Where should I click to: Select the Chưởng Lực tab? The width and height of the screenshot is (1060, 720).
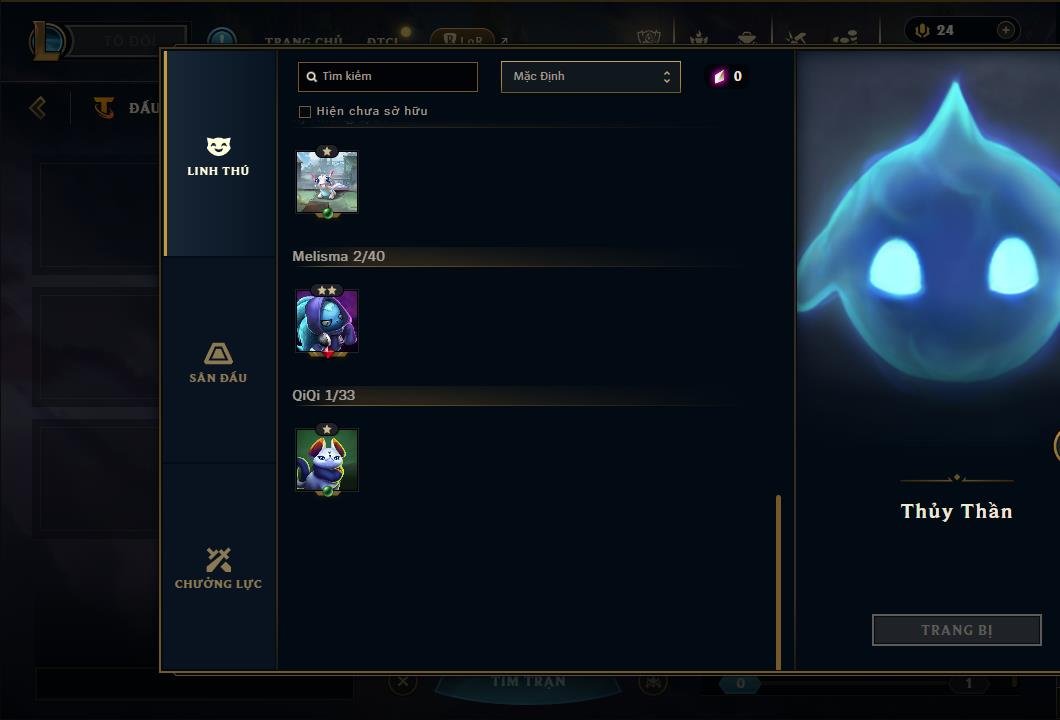(218, 569)
